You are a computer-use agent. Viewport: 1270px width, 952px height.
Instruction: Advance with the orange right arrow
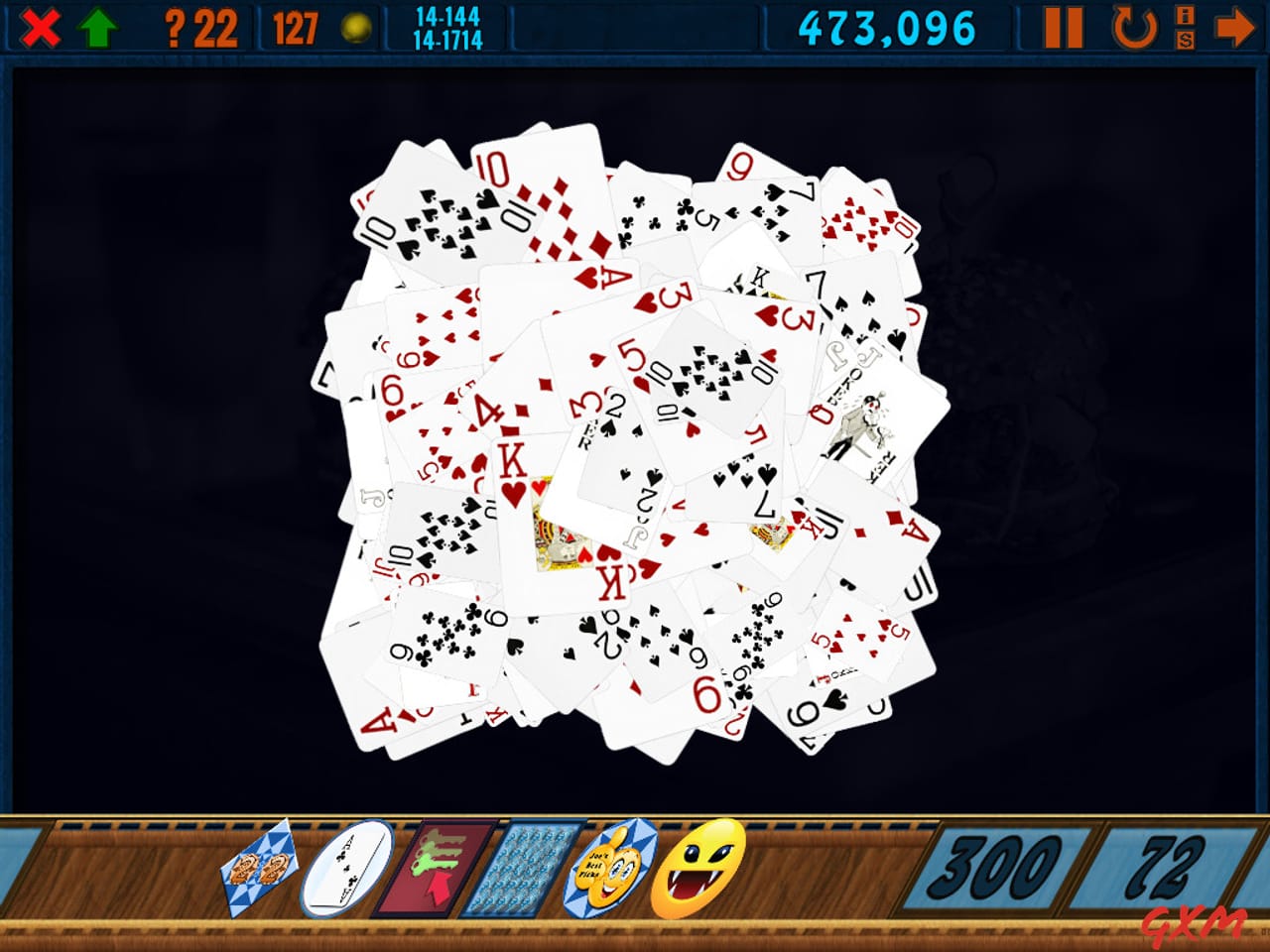(x=1236, y=26)
